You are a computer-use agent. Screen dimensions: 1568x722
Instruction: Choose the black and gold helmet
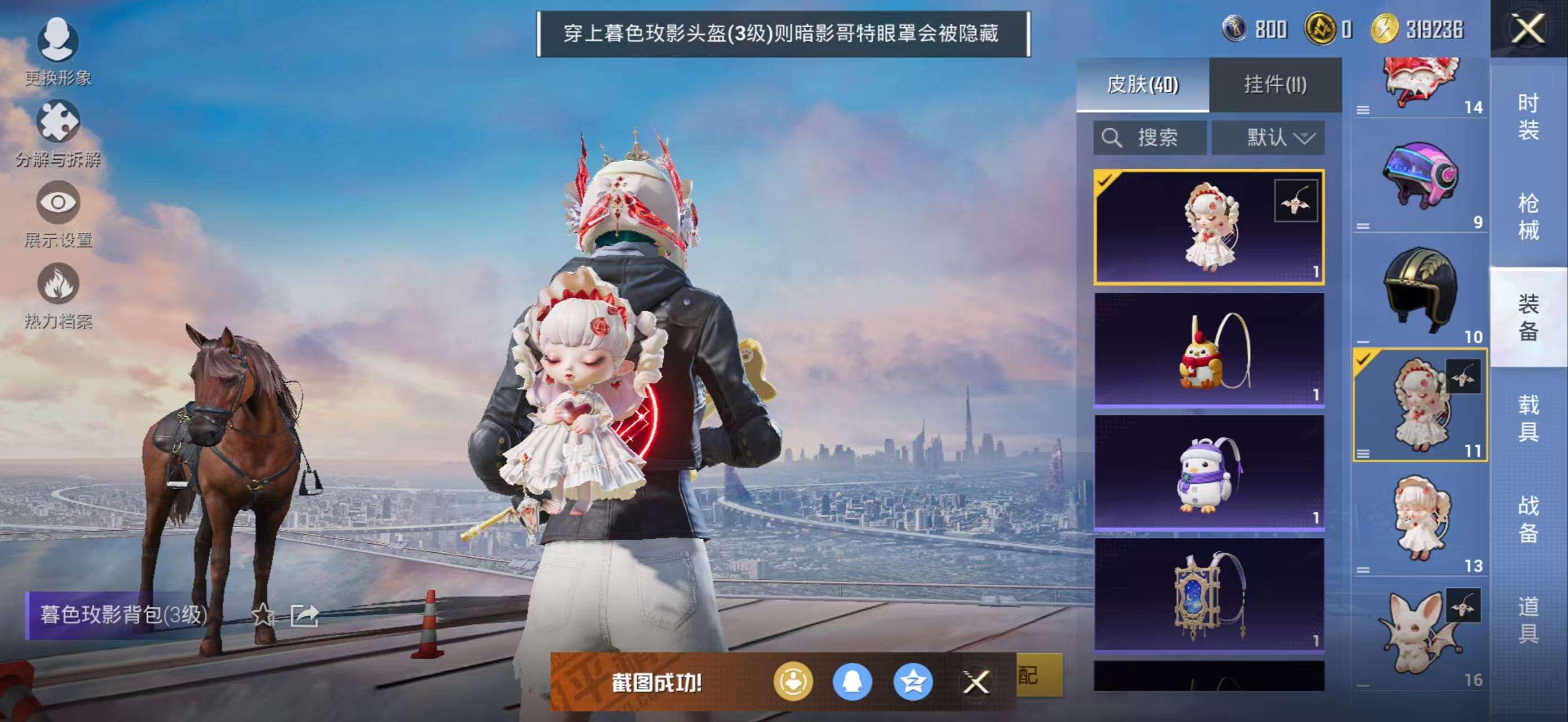(x=1420, y=290)
